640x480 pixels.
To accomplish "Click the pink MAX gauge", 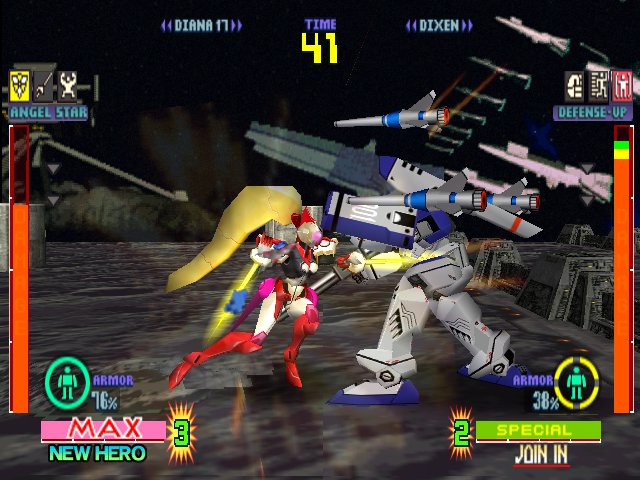I will coord(103,430).
